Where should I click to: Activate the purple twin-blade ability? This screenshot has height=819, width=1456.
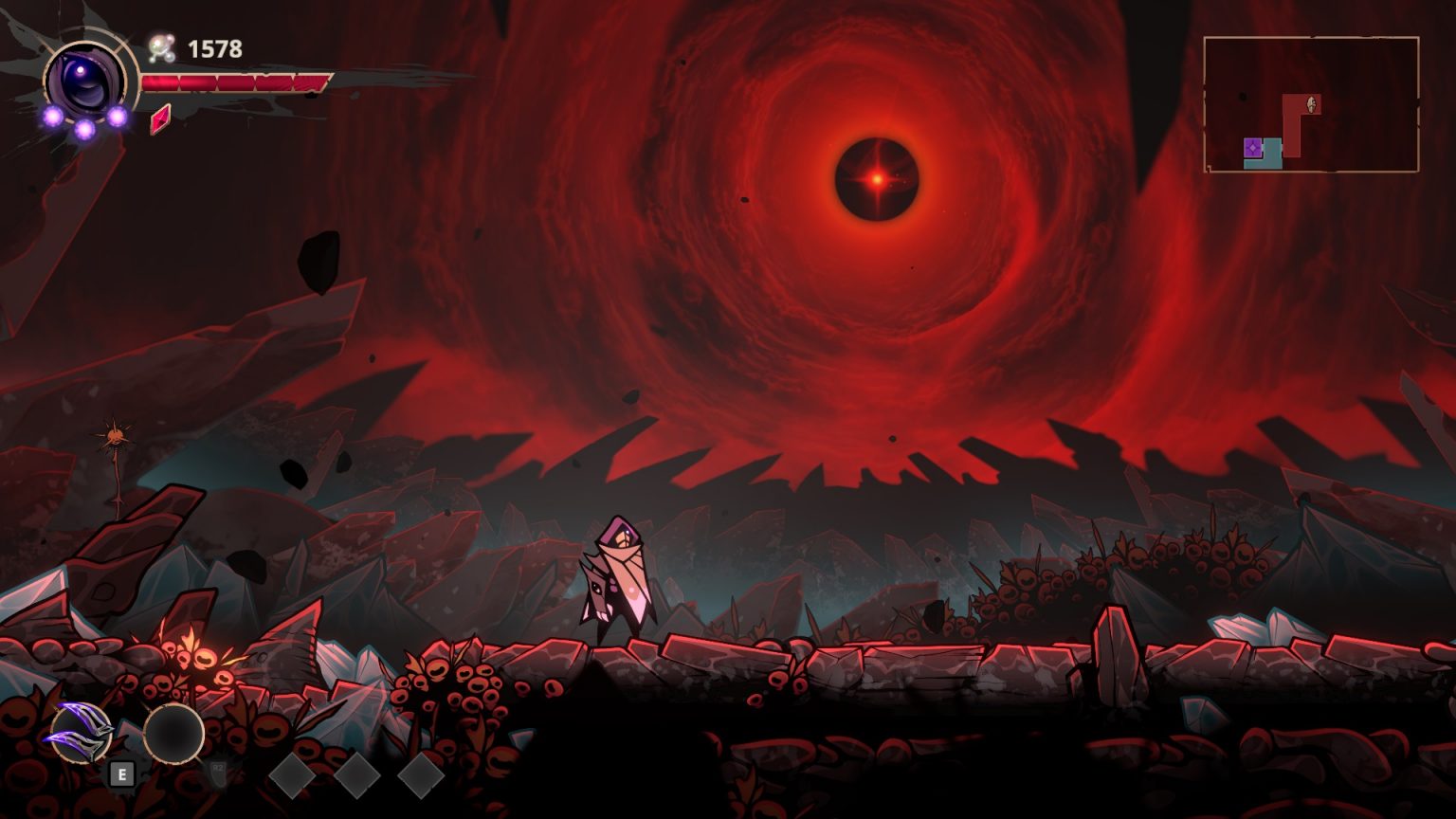pyautogui.click(x=82, y=733)
